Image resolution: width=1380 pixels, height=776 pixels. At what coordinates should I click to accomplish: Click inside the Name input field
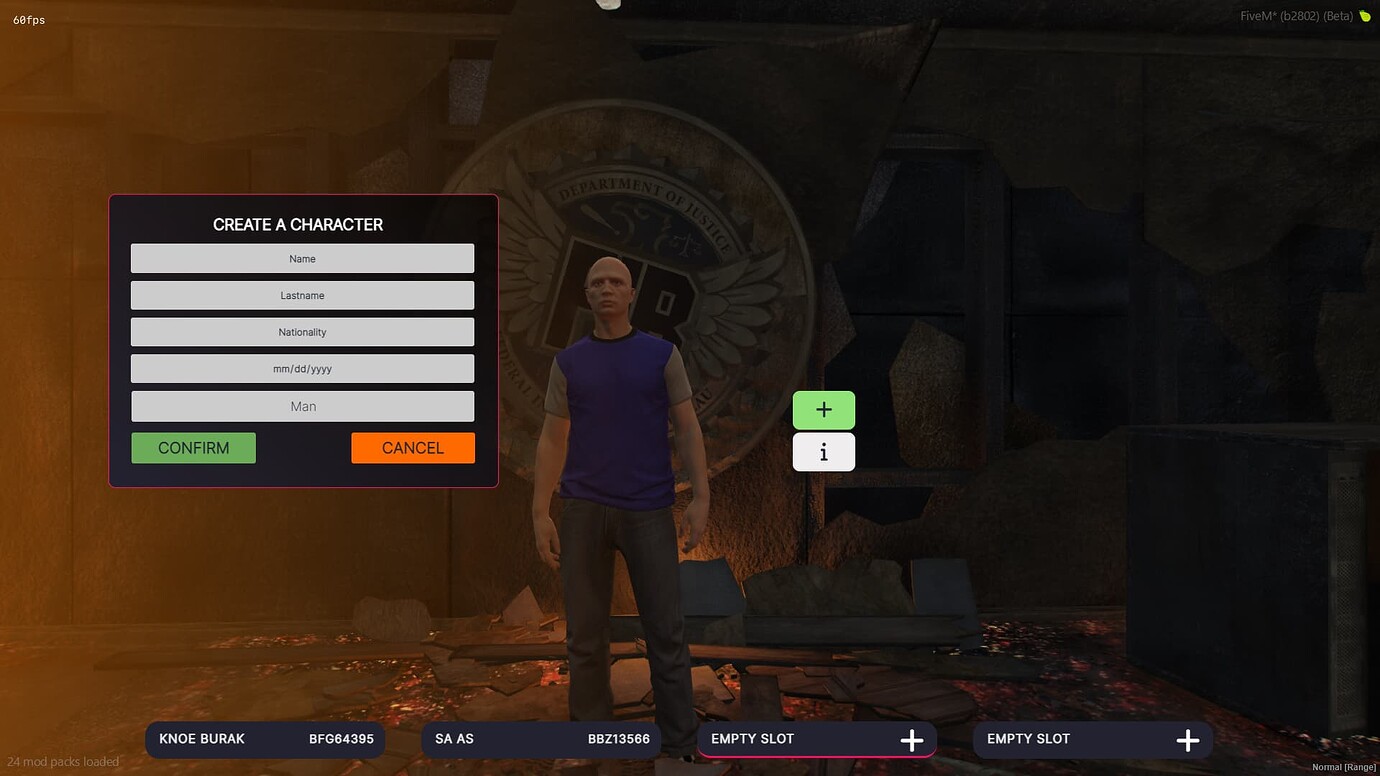pyautogui.click(x=302, y=258)
